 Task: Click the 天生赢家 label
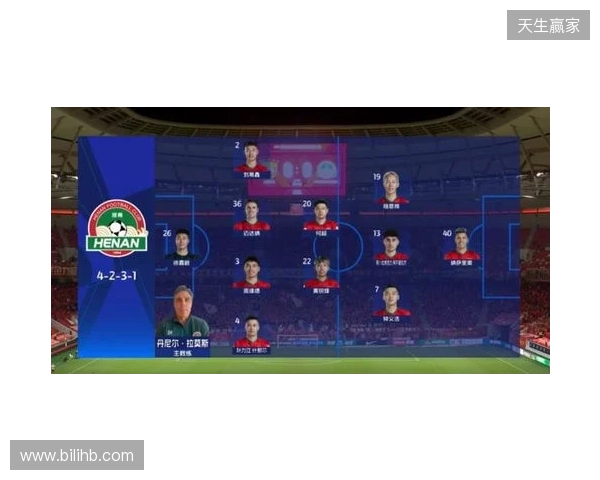click(x=548, y=25)
